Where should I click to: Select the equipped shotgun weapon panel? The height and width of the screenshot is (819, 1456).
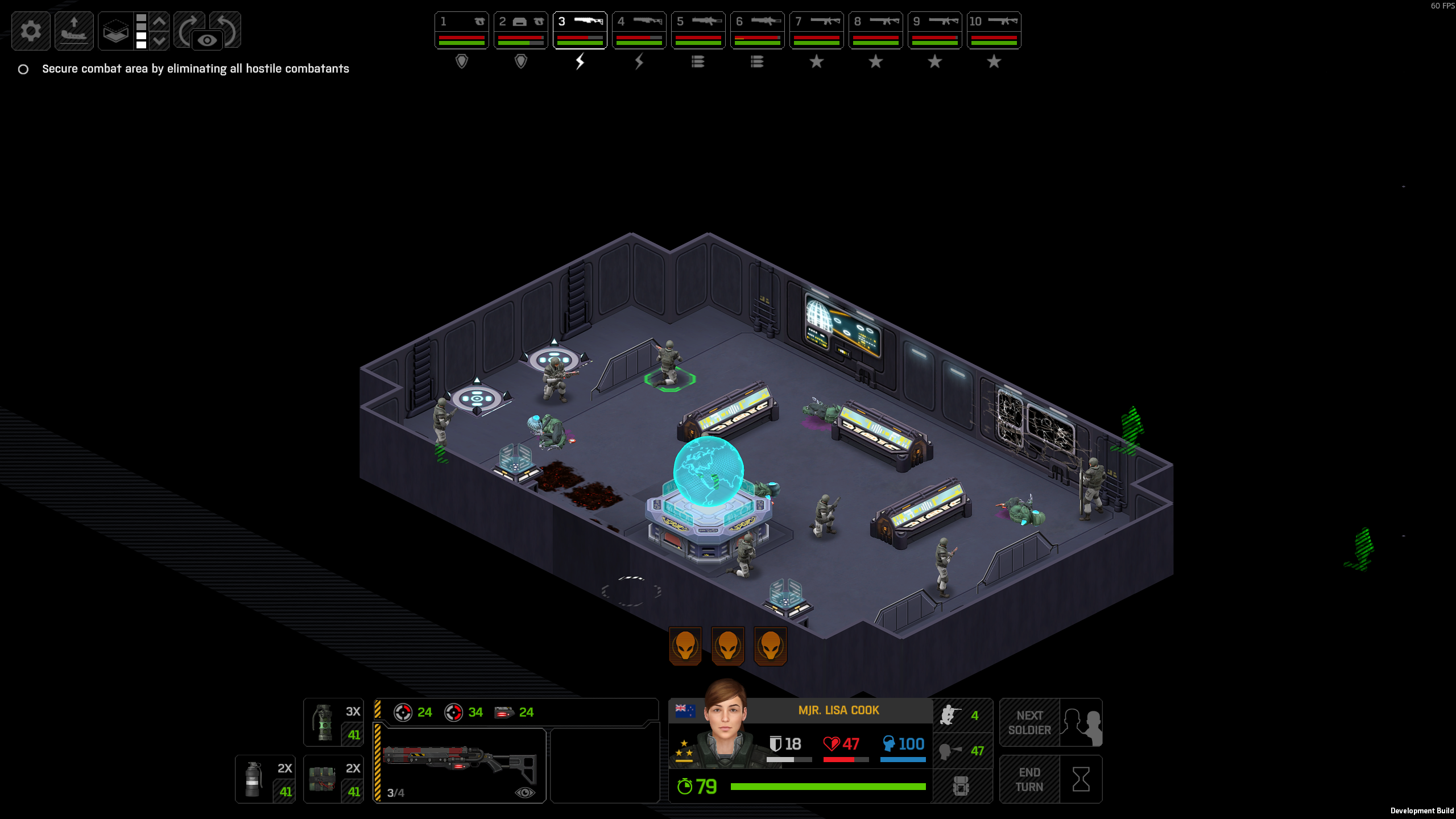click(x=460, y=765)
